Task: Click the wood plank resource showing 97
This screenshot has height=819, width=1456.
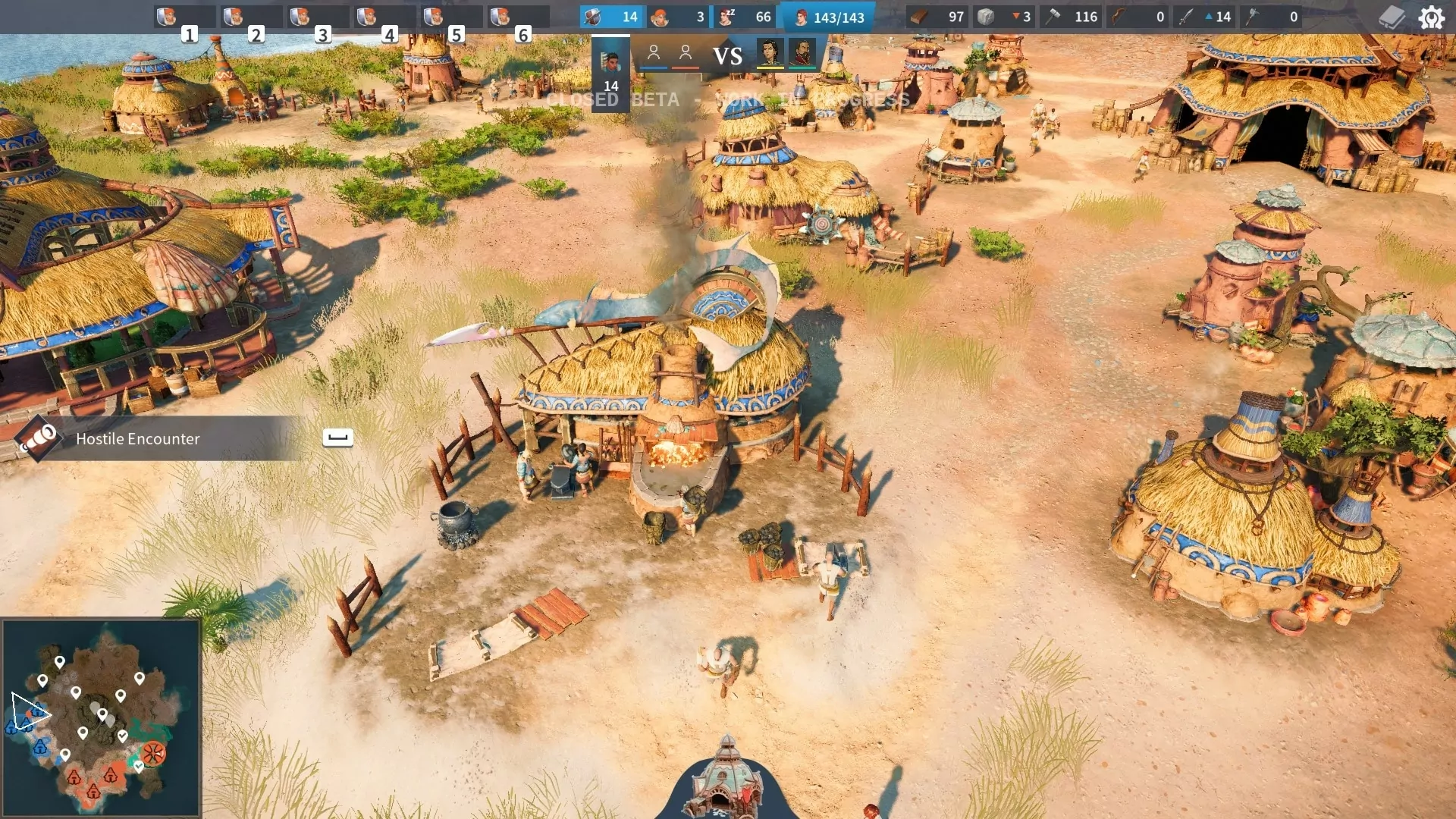Action: coord(937,17)
